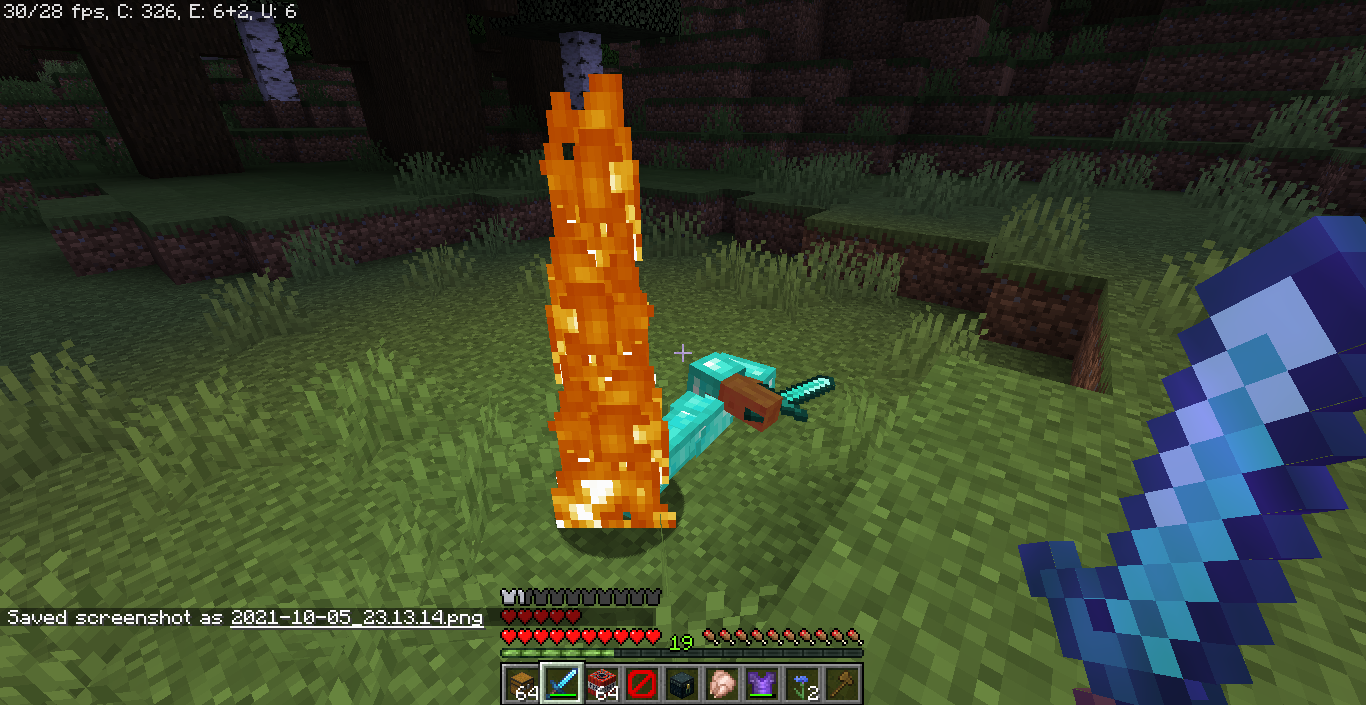The height and width of the screenshot is (705, 1366).
Task: Pick the blue cornflower hotbar slot
Action: point(801,684)
